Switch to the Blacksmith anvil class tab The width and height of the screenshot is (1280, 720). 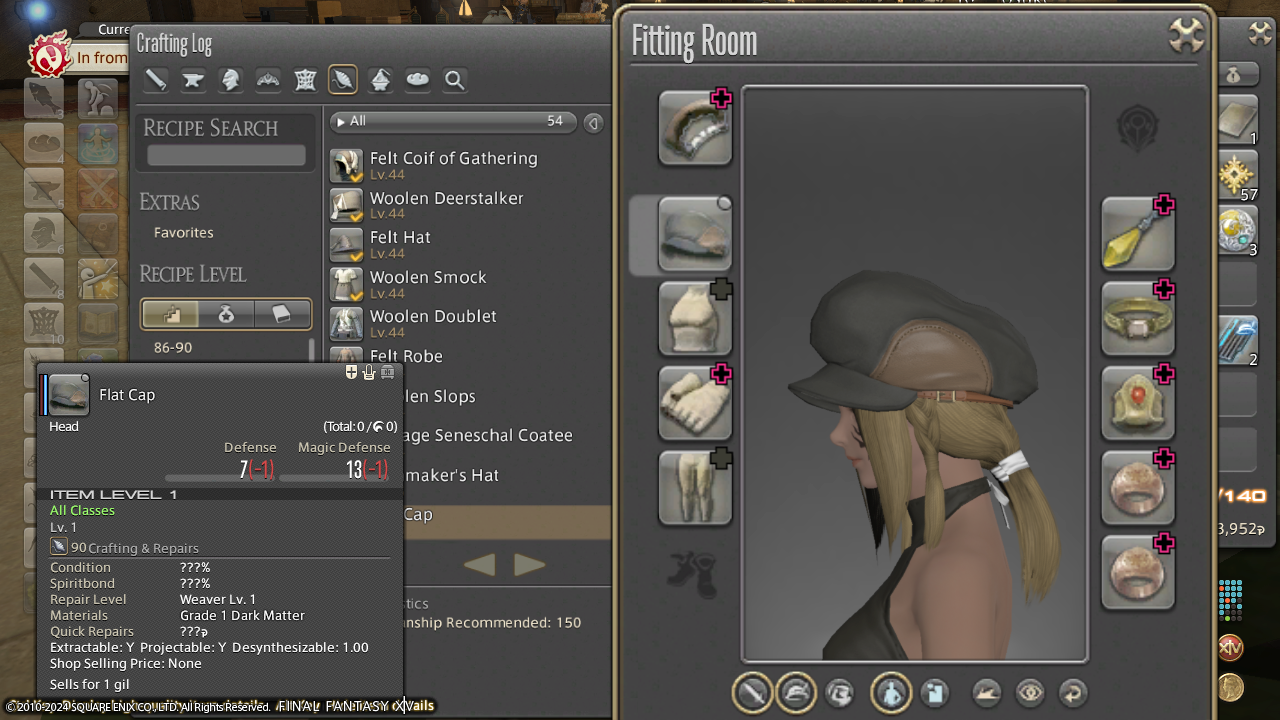point(193,80)
